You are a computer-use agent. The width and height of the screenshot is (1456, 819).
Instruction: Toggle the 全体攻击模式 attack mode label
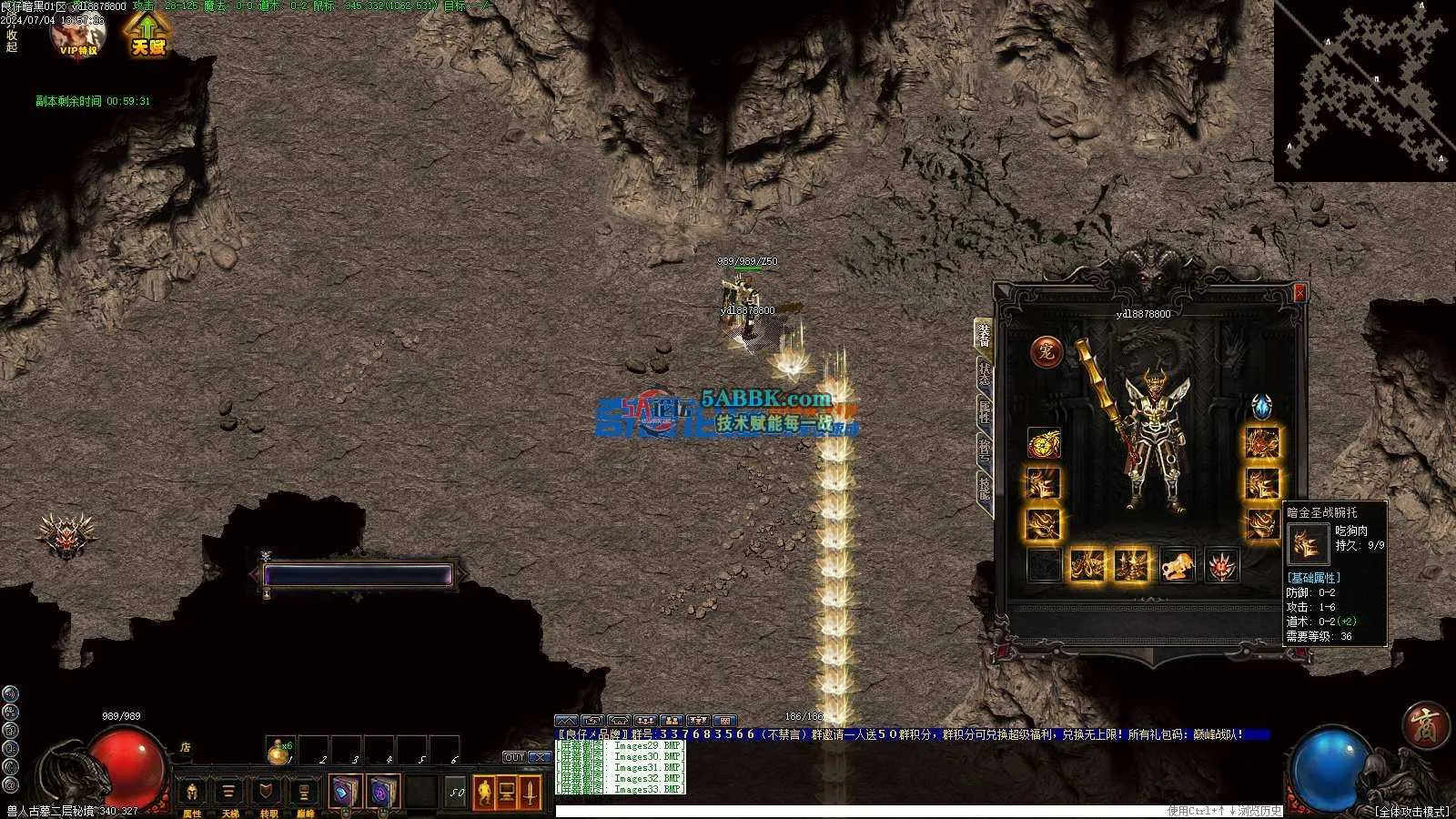1412,811
